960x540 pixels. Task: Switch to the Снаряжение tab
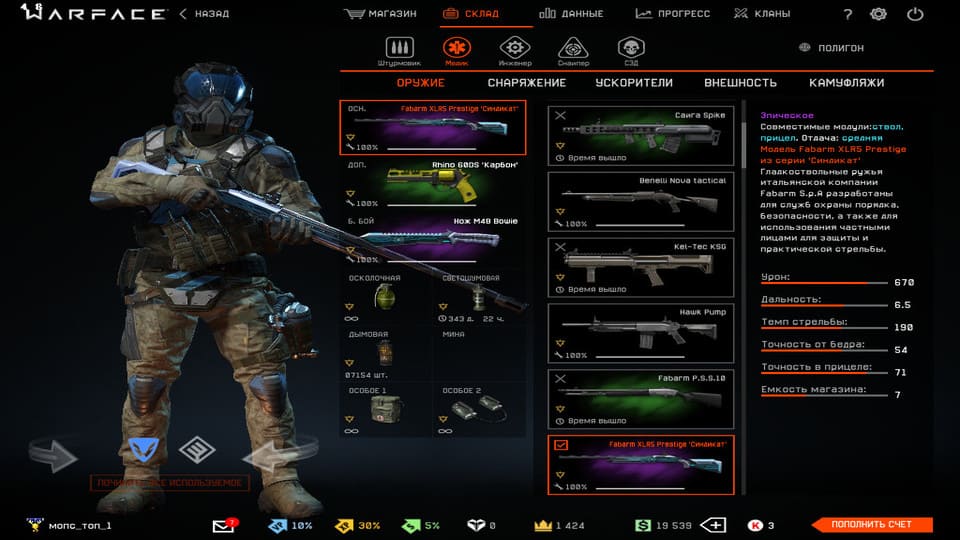(x=526, y=83)
